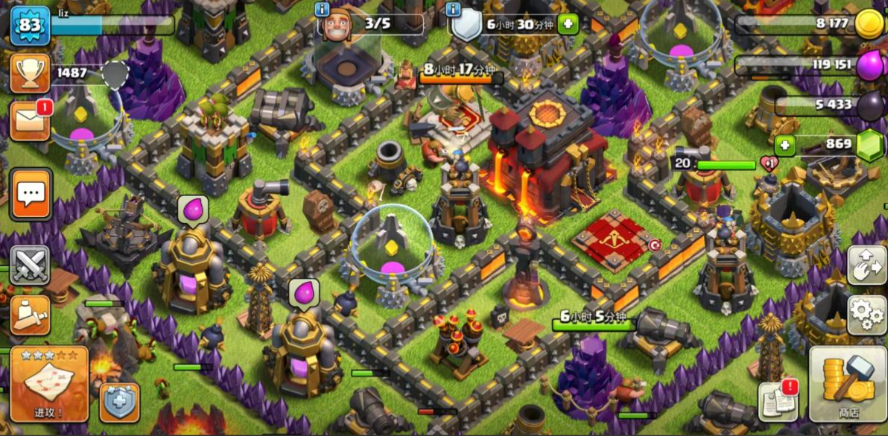
Task: Buy gems with the green plus button
Action: pyautogui.click(x=784, y=145)
